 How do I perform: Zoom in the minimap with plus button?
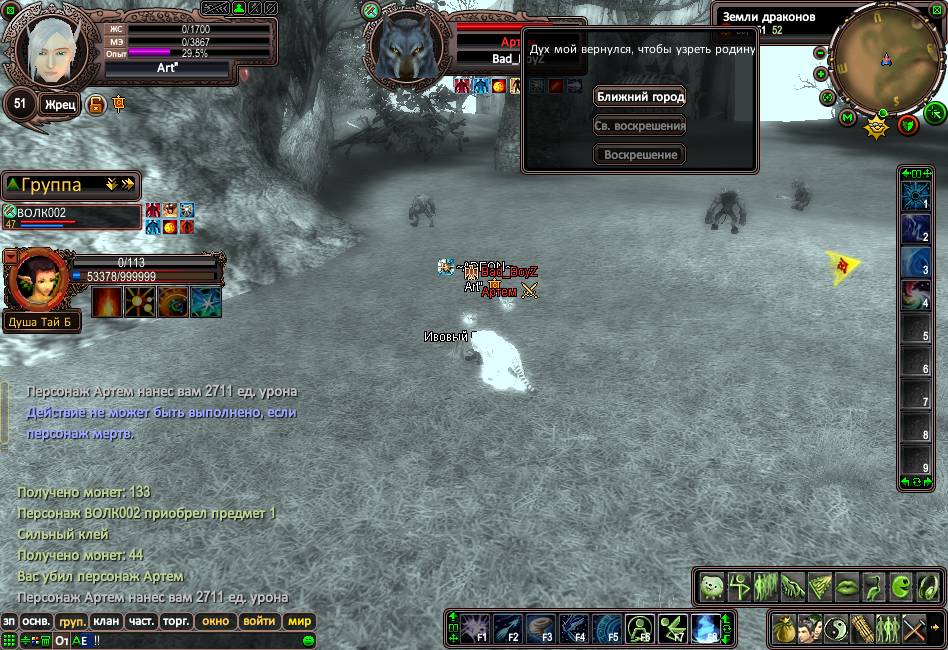tap(821, 74)
